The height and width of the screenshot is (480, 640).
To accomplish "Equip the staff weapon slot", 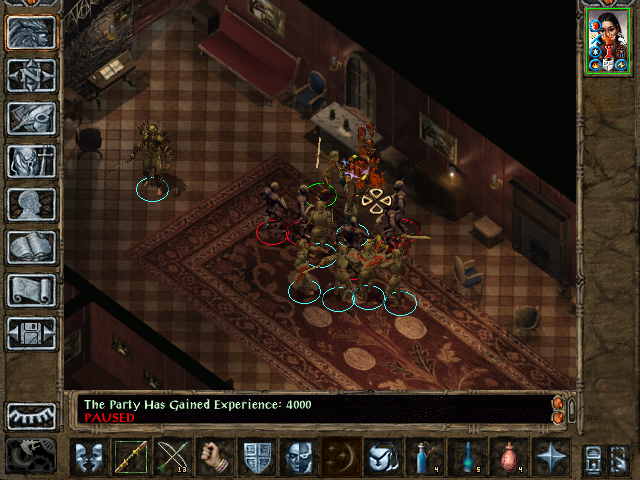I will pyautogui.click(x=131, y=457).
